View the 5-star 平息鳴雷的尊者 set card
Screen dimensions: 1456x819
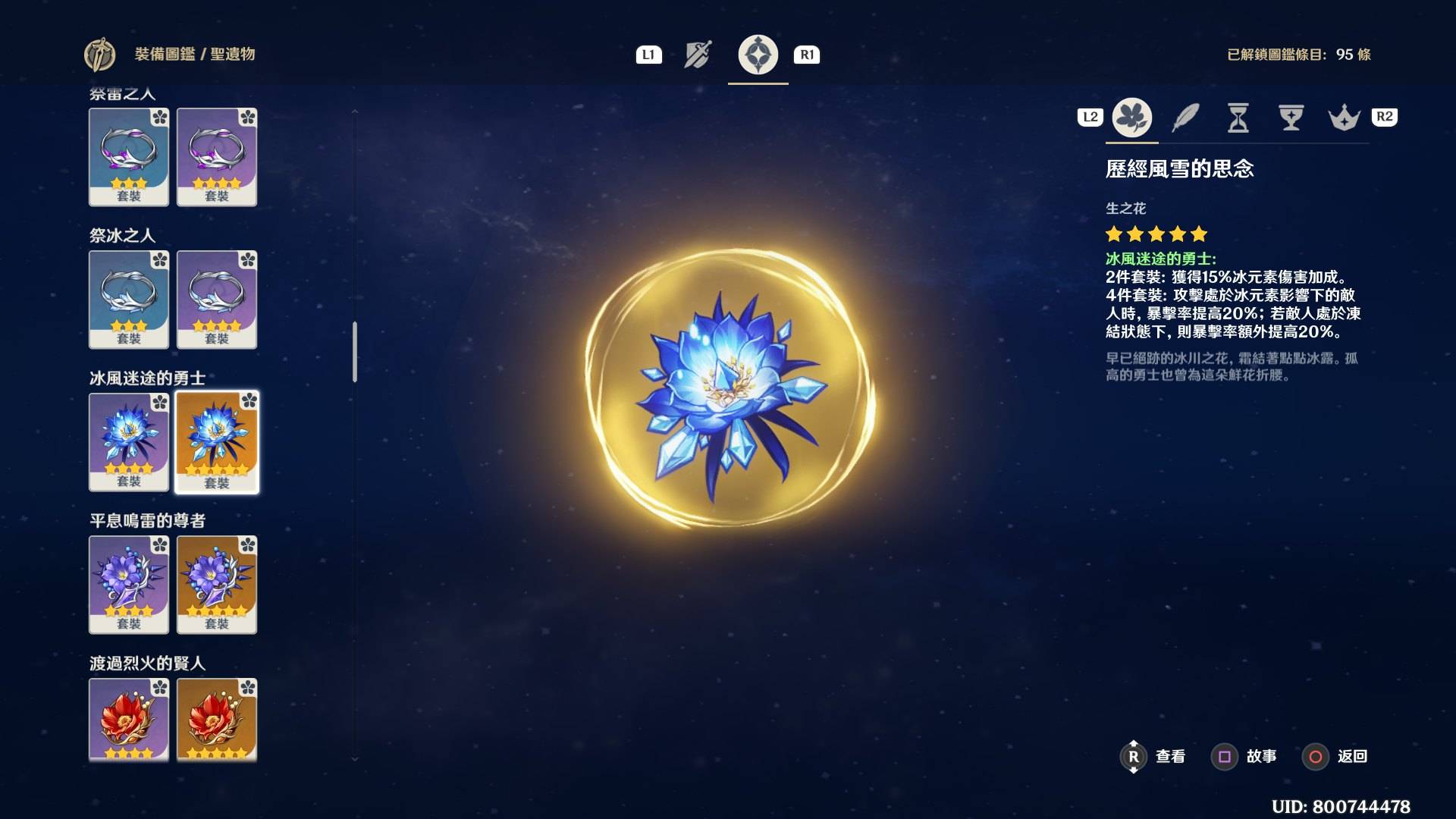click(217, 585)
